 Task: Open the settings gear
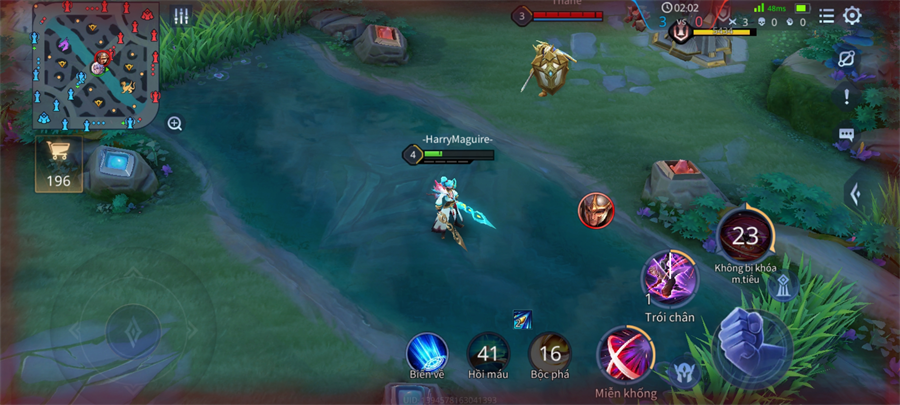(852, 16)
